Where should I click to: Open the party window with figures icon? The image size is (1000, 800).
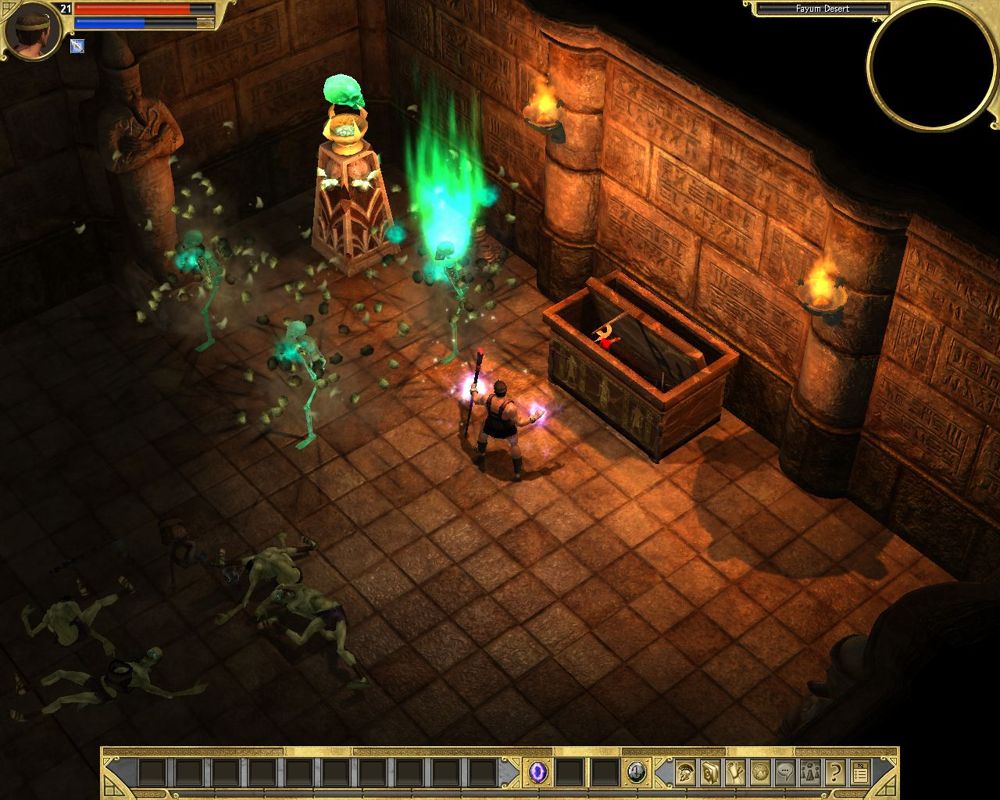pos(809,772)
